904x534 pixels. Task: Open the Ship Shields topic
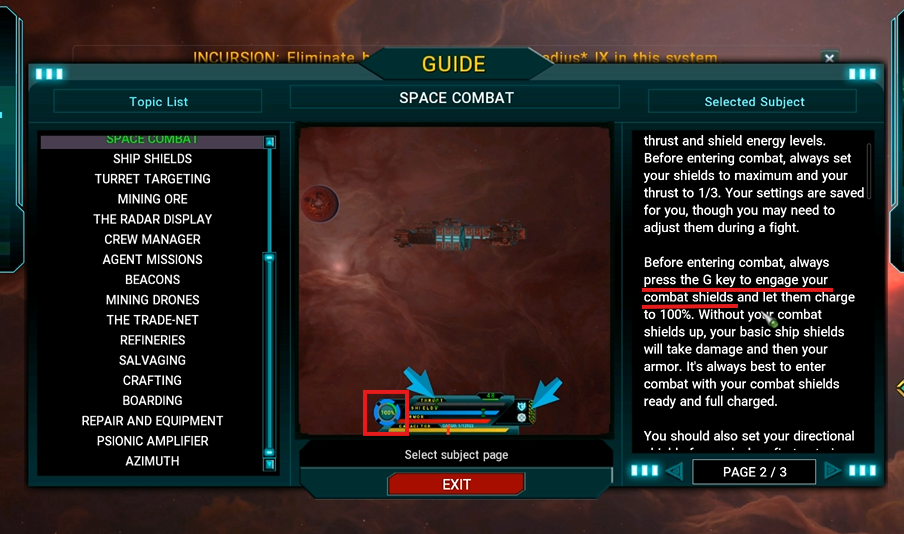click(152, 159)
